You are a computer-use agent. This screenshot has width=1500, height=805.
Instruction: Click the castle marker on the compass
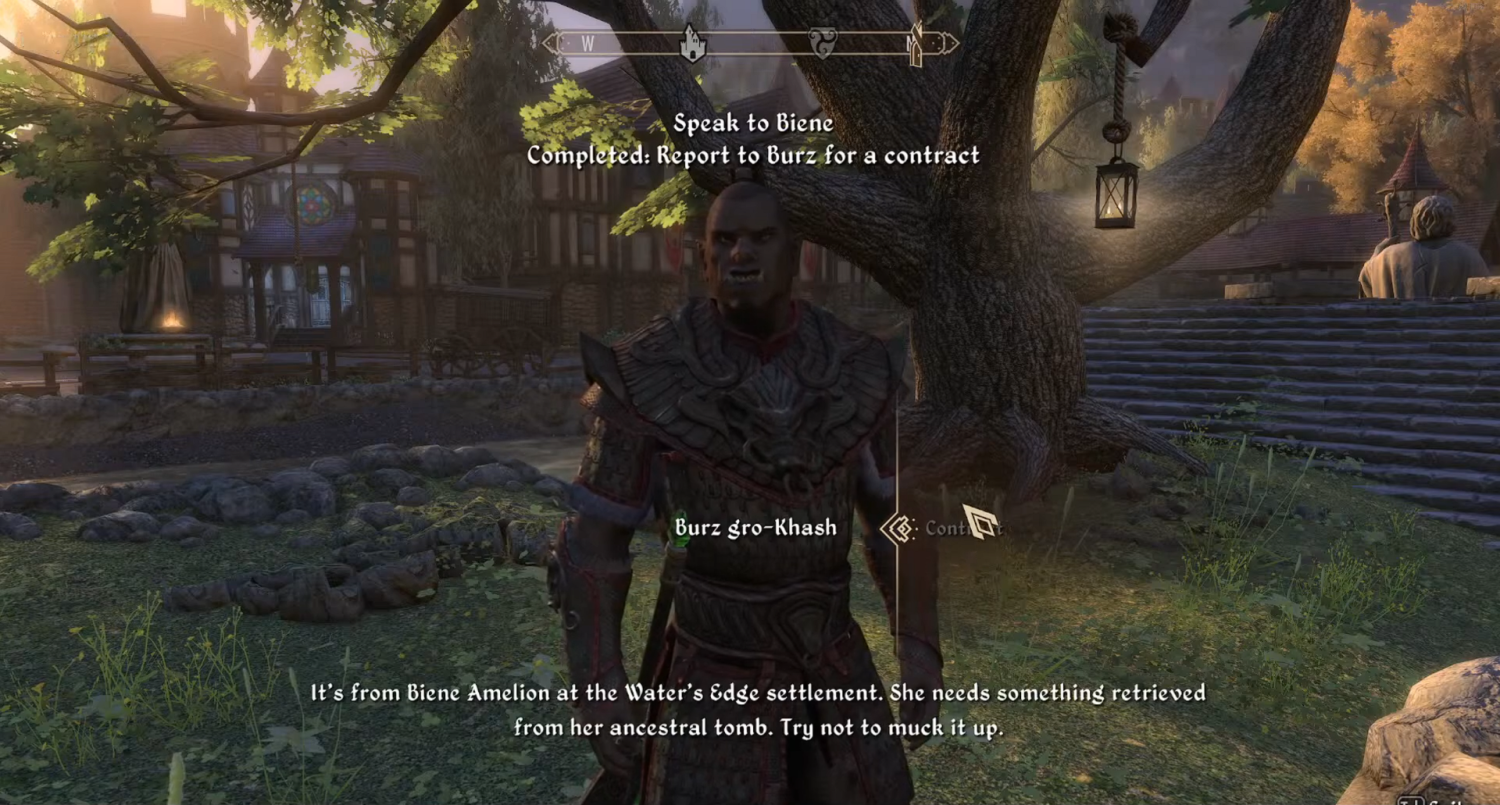pyautogui.click(x=691, y=43)
